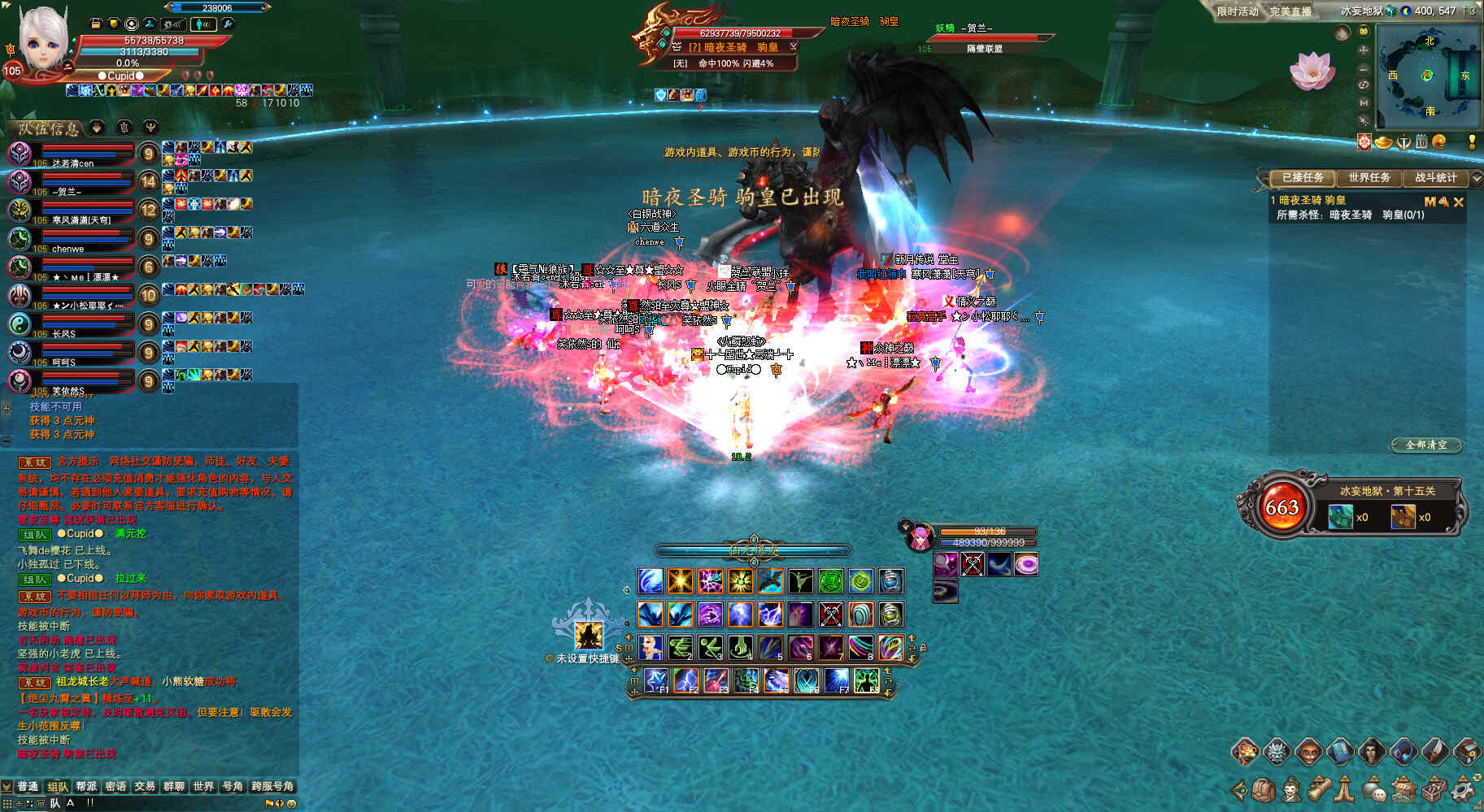Viewport: 1484px width, 812px height.
Task: Open the 限时活动 limited-time events tab
Action: point(1237,11)
